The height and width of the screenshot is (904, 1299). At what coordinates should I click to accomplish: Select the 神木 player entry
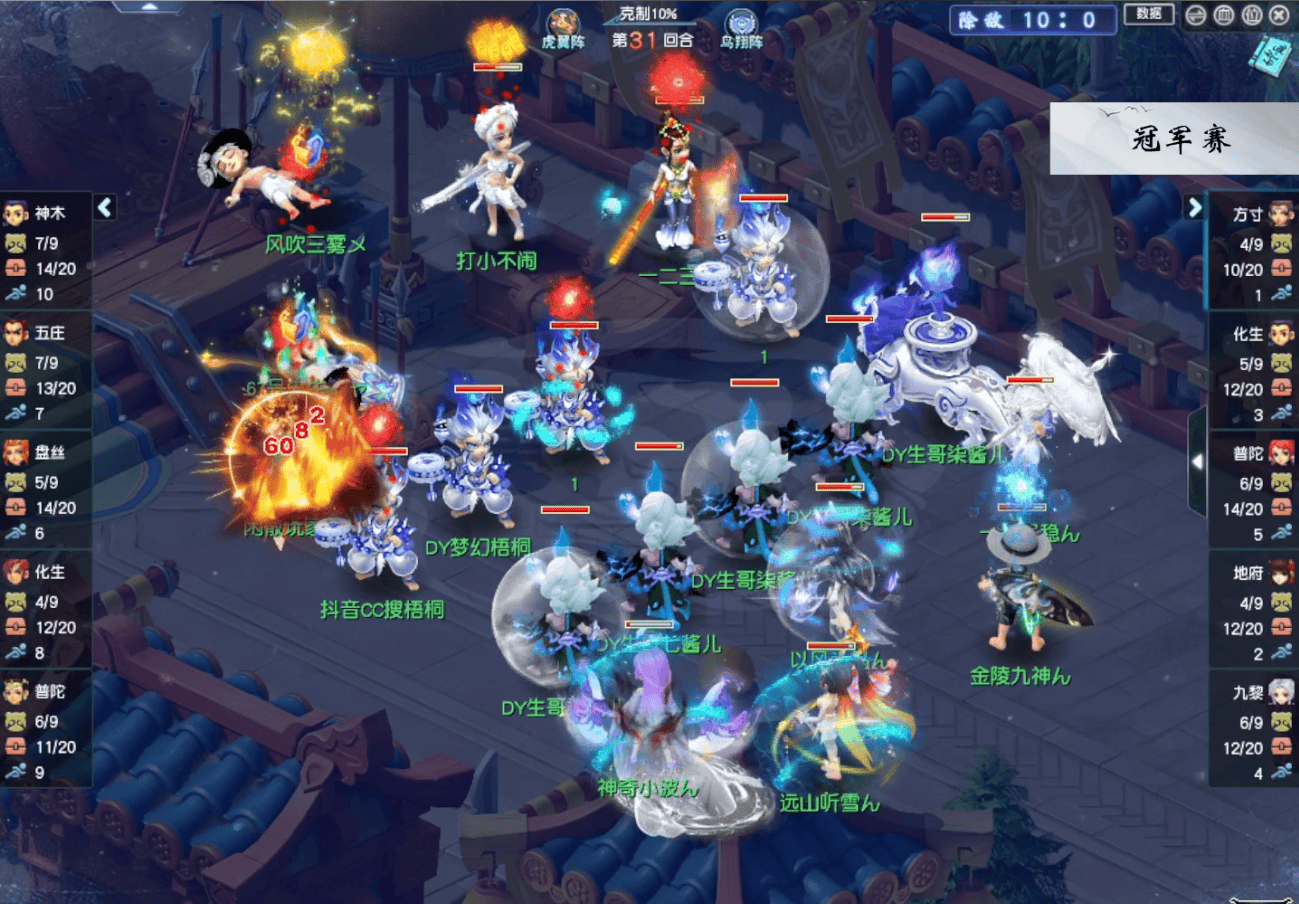coord(46,250)
